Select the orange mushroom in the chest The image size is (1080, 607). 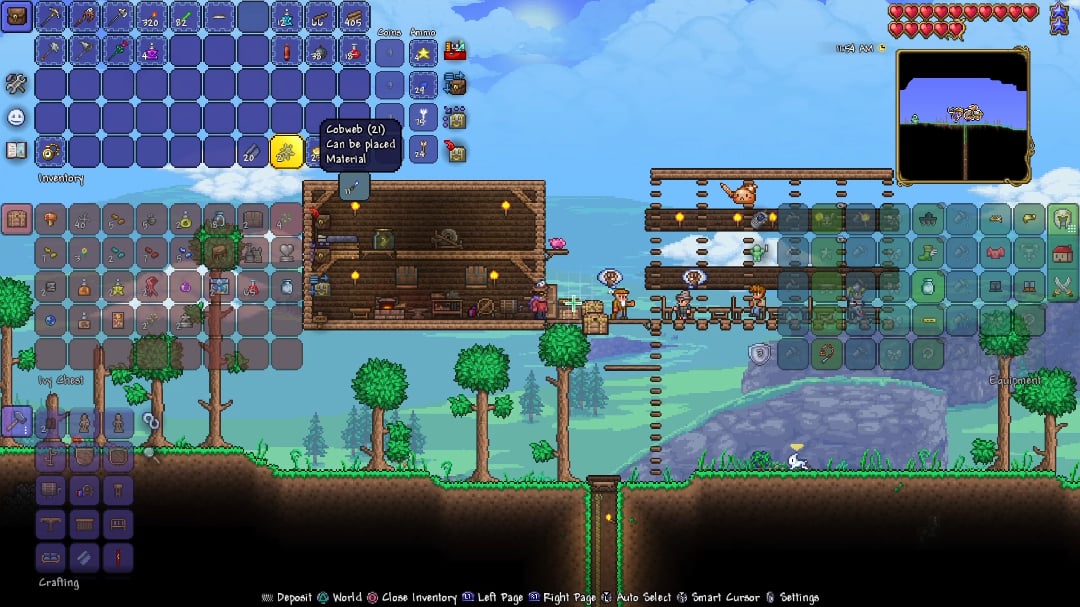(50, 219)
